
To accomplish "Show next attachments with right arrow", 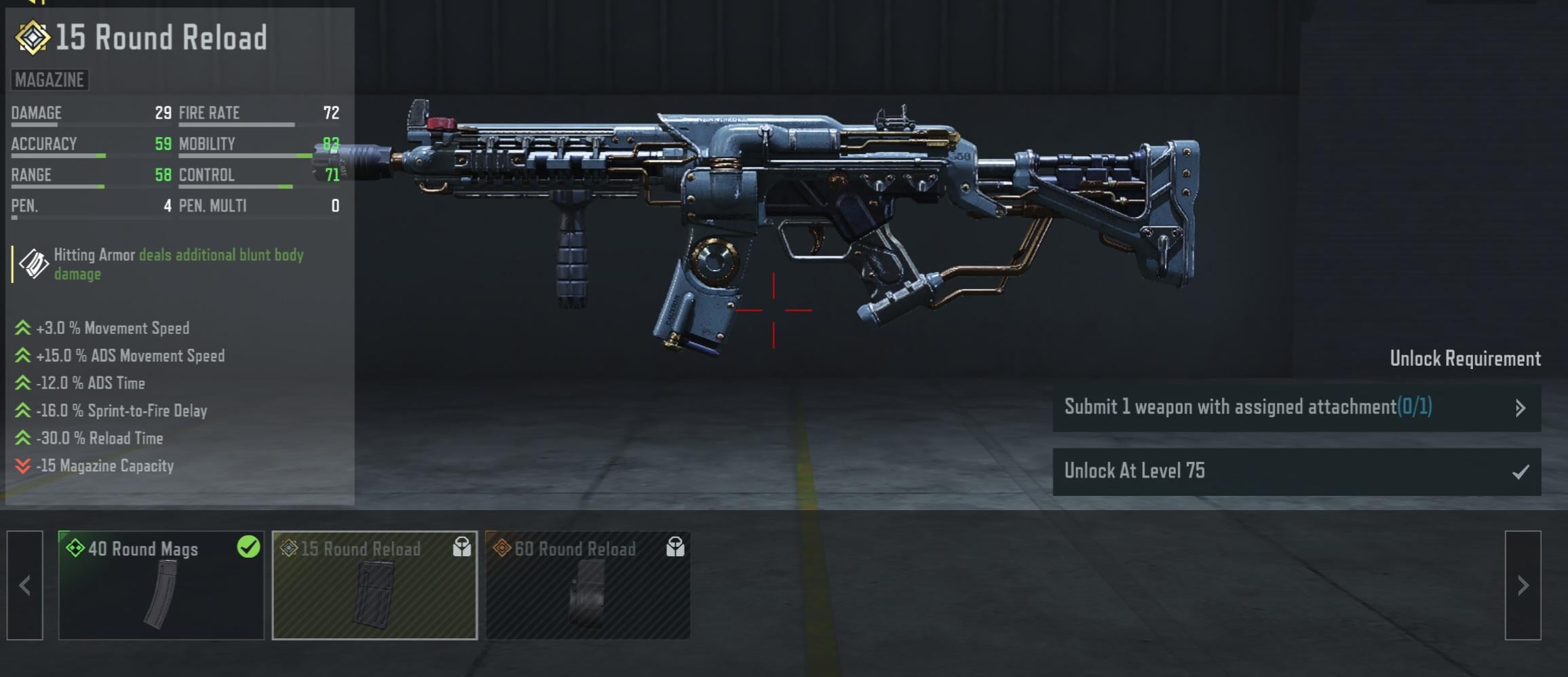I will click(1523, 585).
